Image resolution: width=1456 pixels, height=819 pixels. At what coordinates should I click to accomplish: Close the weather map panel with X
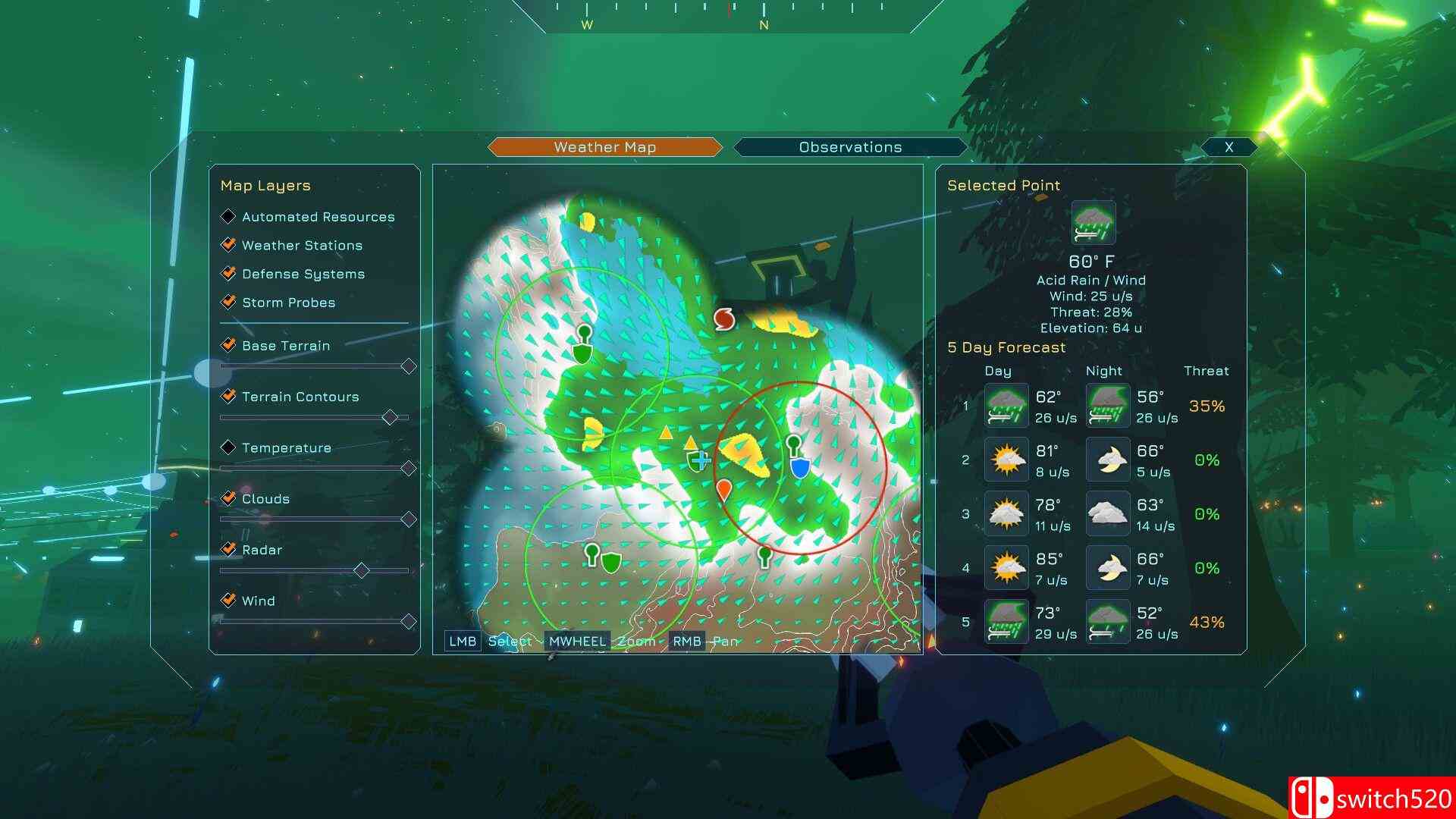(x=1229, y=146)
